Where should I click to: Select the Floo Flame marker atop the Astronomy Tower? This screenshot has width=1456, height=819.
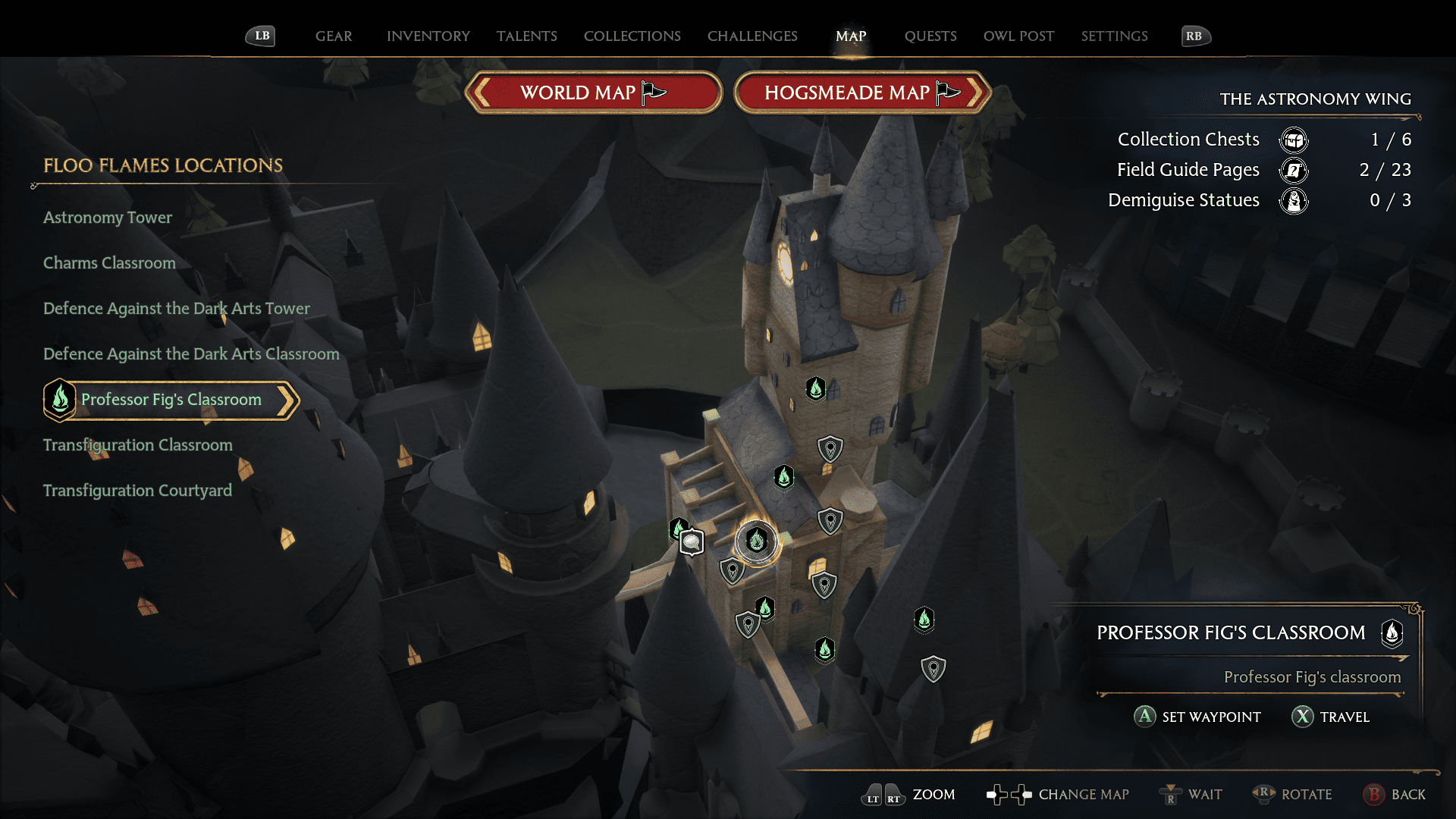pos(815,388)
